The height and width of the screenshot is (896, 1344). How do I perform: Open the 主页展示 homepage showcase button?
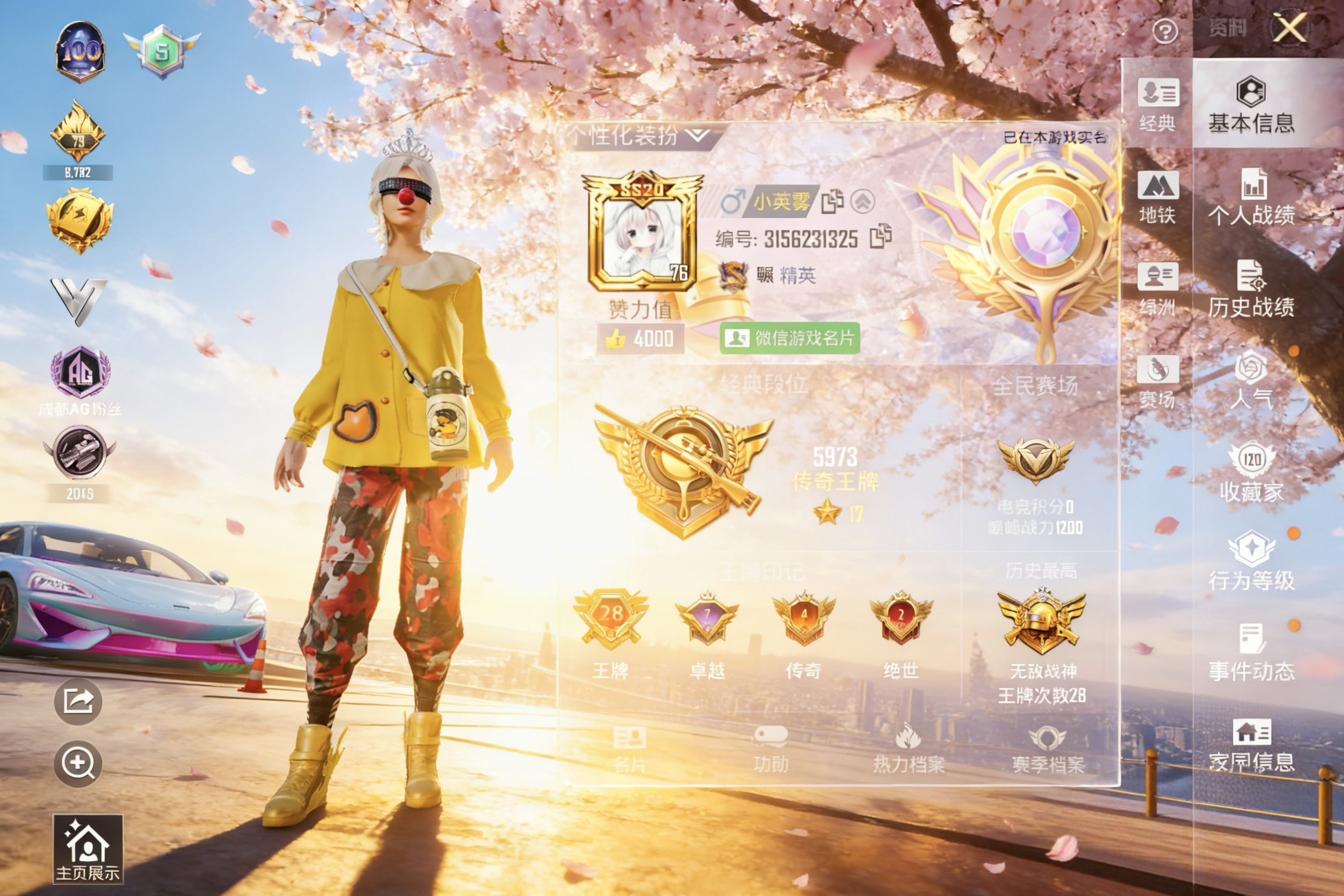pyautogui.click(x=87, y=848)
